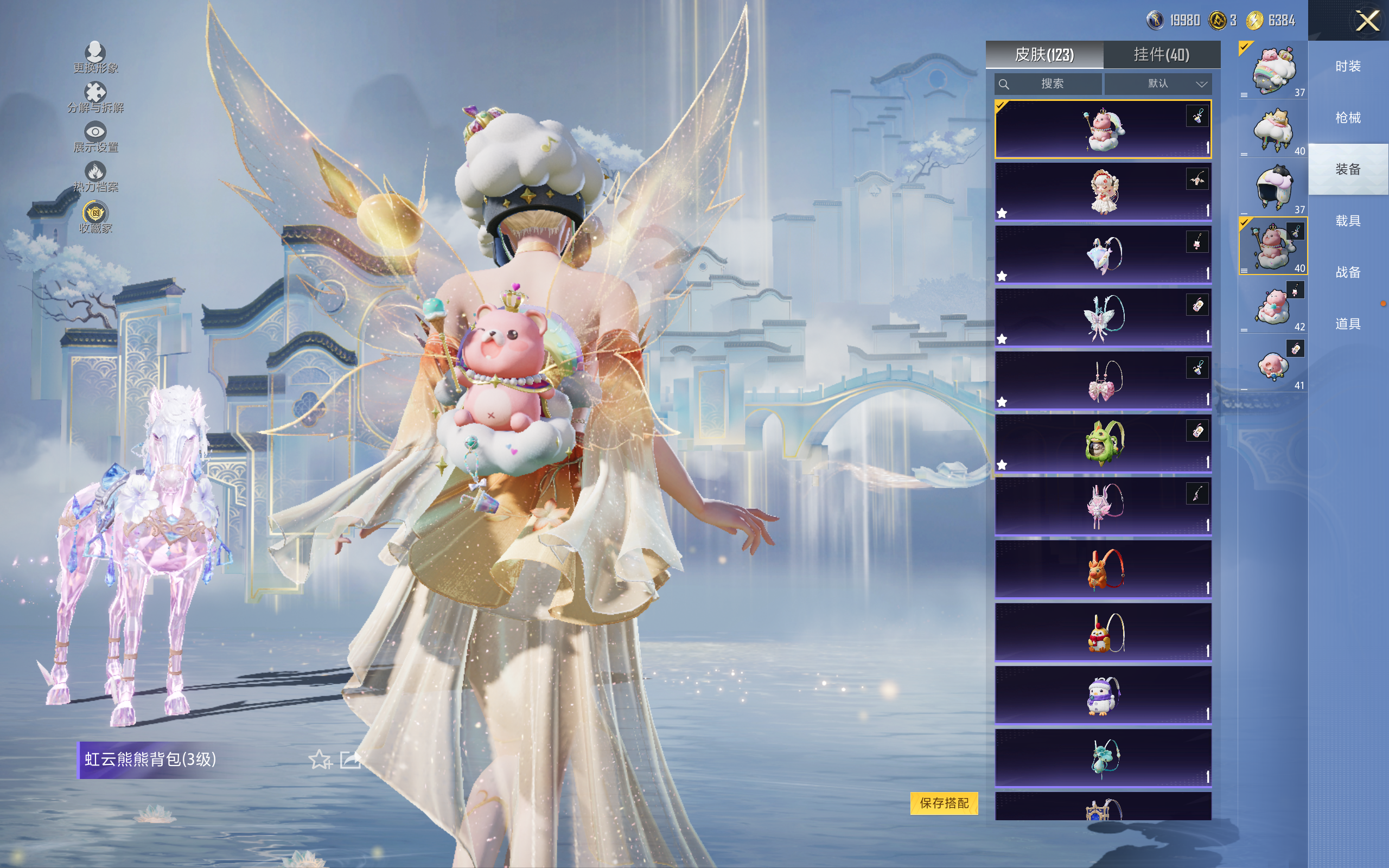Open the 挂件(40) pendants tab
The image size is (1389, 868).
(1161, 55)
